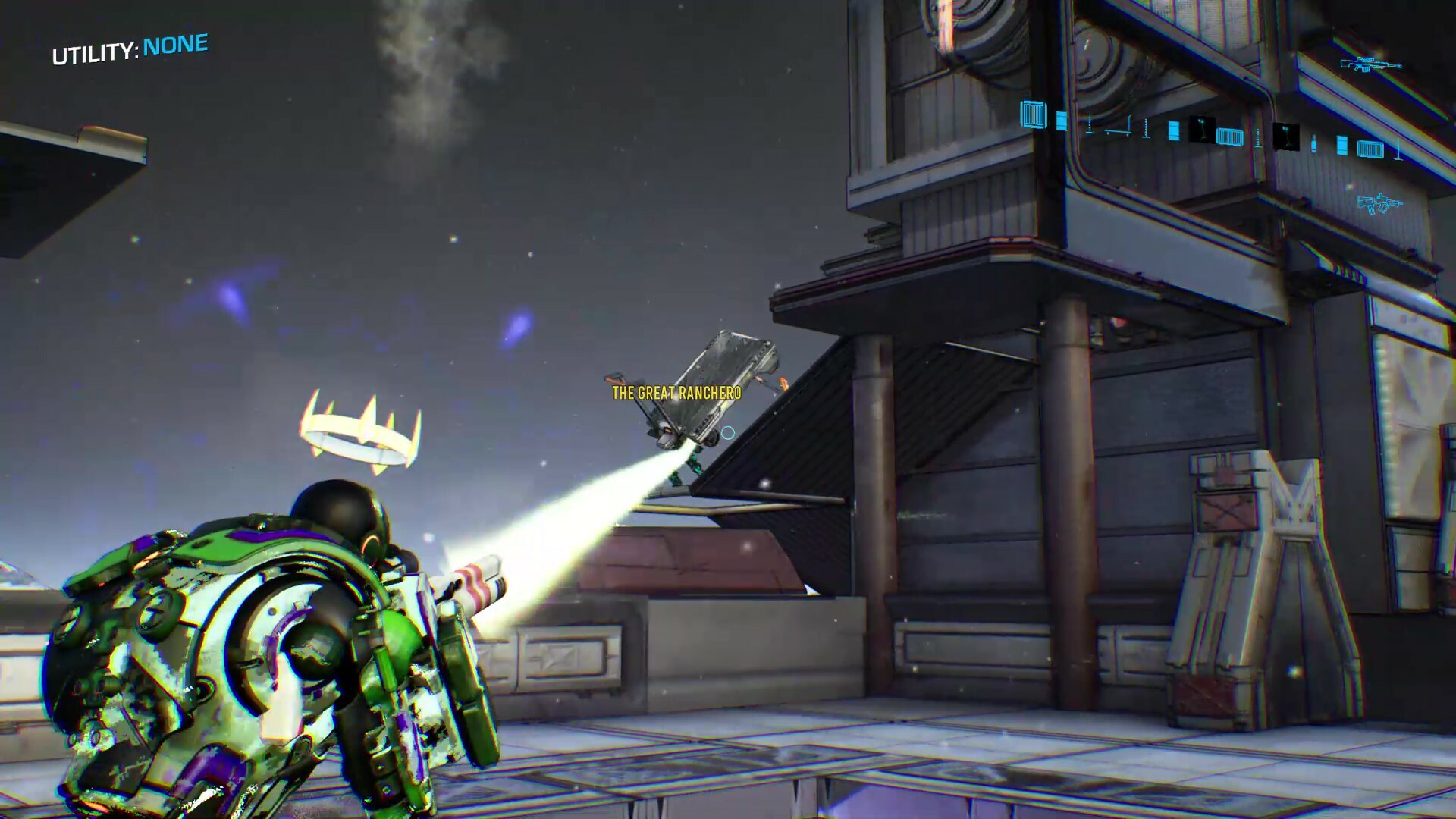This screenshot has height=819, width=1456.
Task: Click the blue door panel icon mid-strip
Action: [1174, 131]
